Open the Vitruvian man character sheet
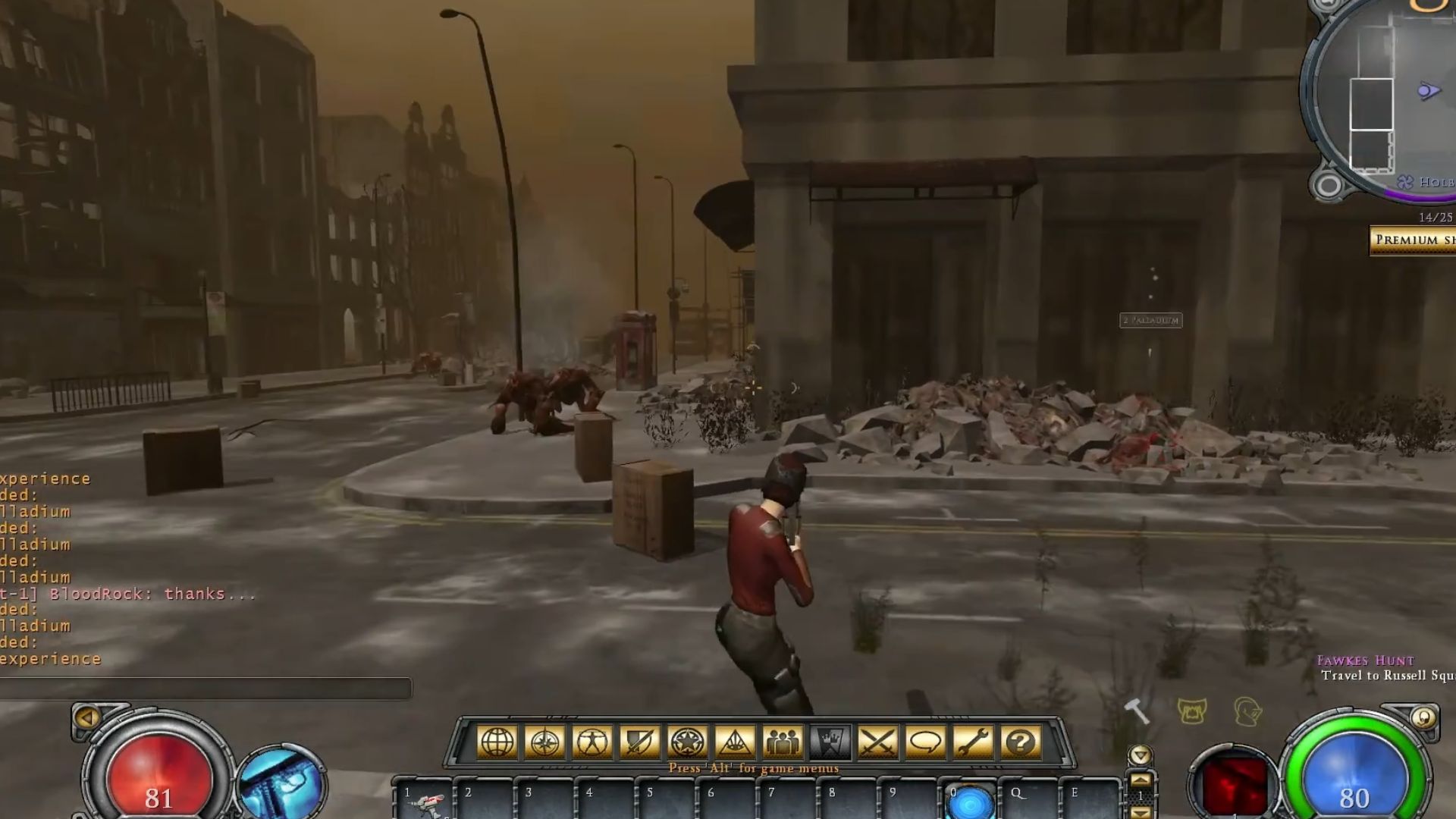1456x819 pixels. (592, 742)
